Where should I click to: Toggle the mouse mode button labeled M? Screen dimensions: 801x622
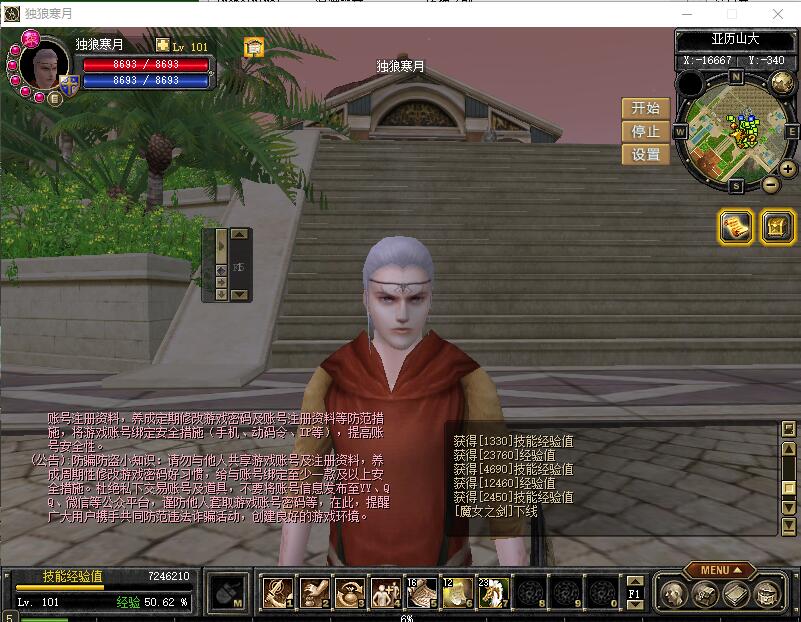229,593
